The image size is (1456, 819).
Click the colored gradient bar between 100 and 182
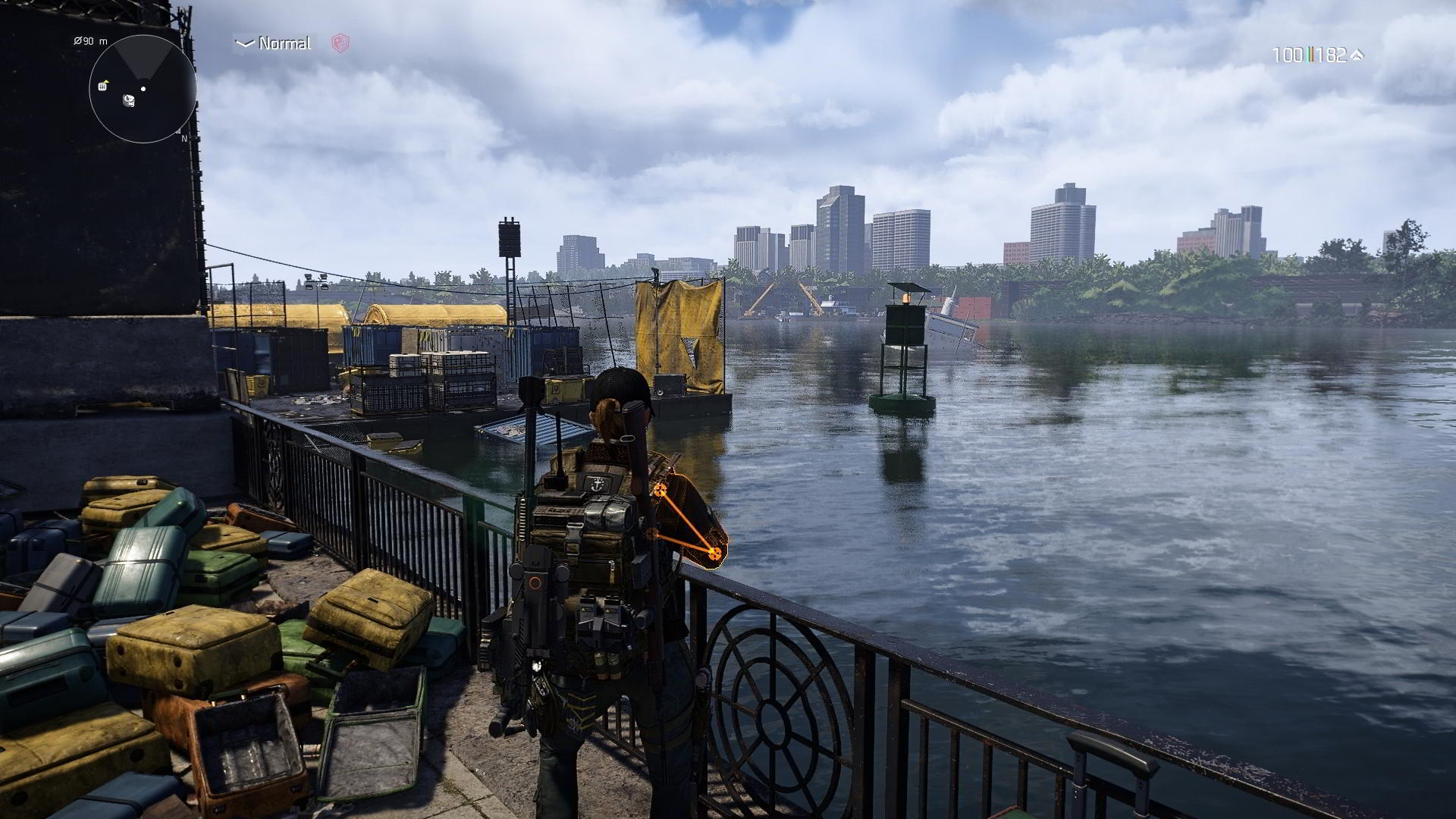(x=1312, y=54)
